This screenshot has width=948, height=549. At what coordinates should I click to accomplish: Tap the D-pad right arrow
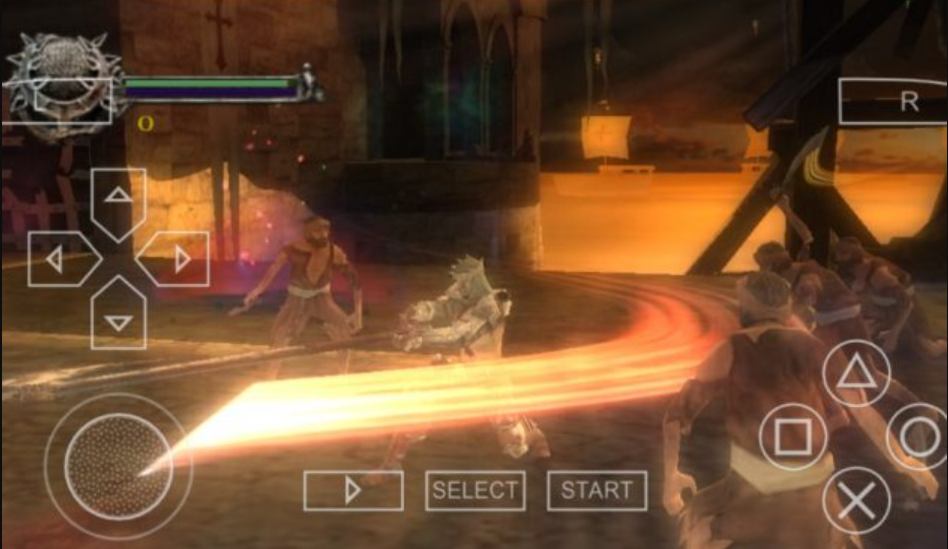coord(178,259)
